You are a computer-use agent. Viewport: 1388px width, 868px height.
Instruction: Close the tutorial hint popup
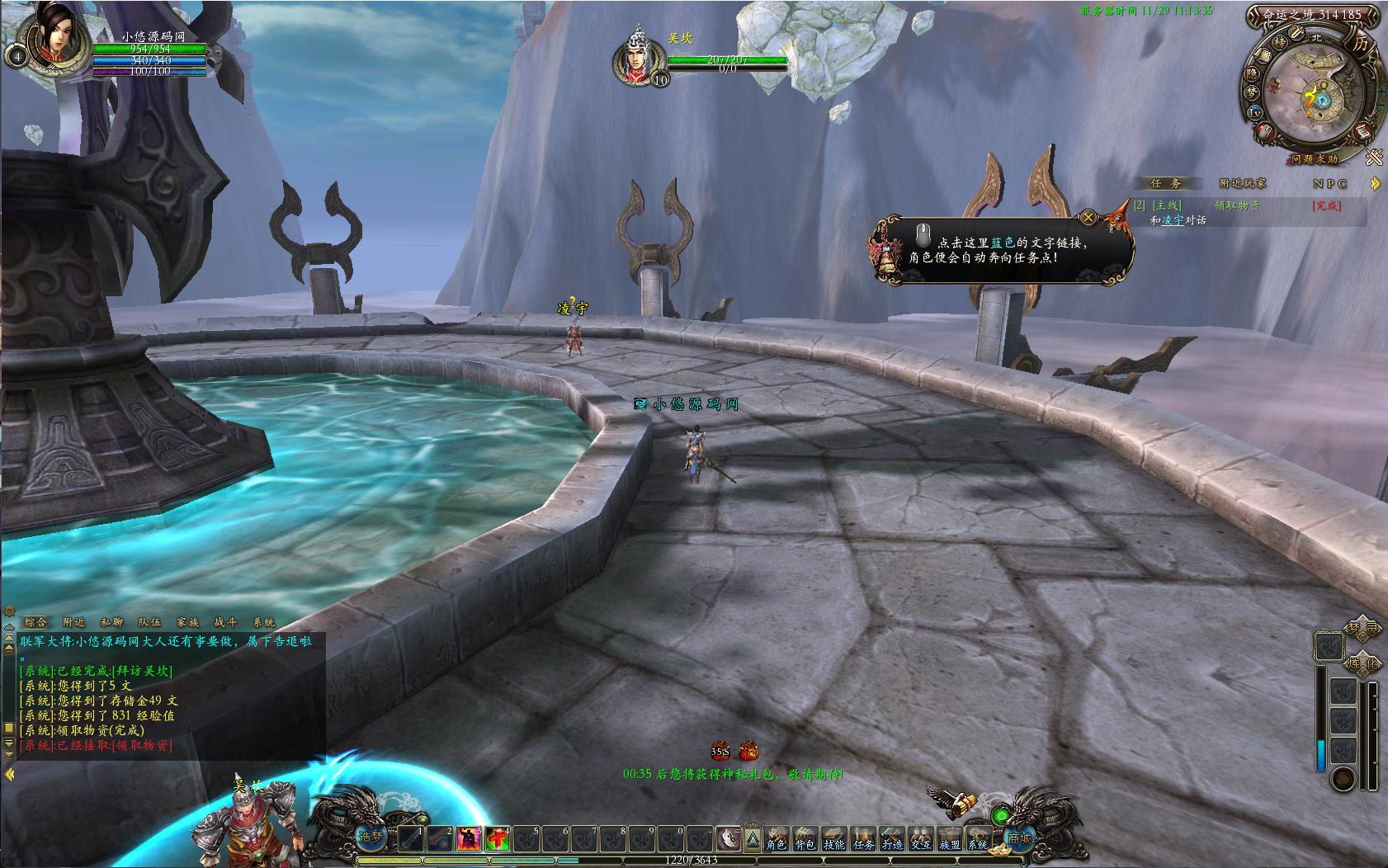coord(1088,218)
